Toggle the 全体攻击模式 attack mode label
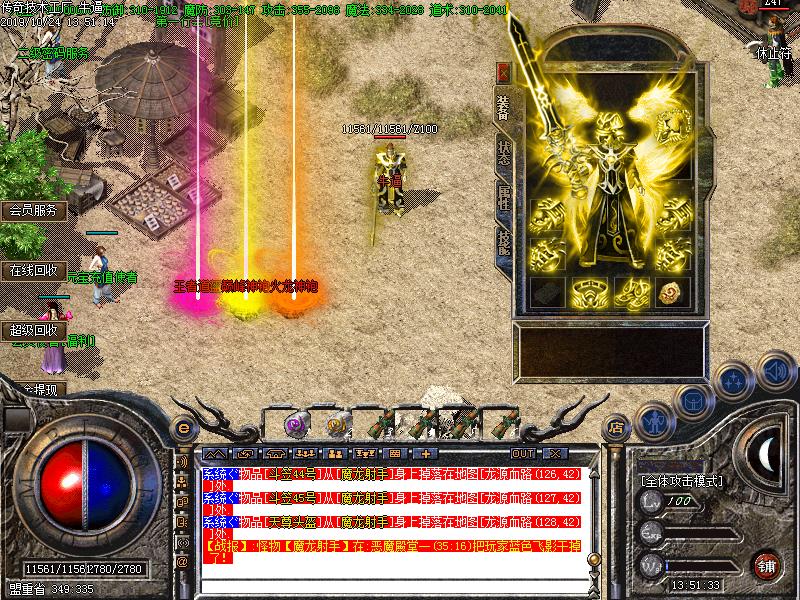Screen dimensions: 800x600 pyautogui.click(x=681, y=481)
